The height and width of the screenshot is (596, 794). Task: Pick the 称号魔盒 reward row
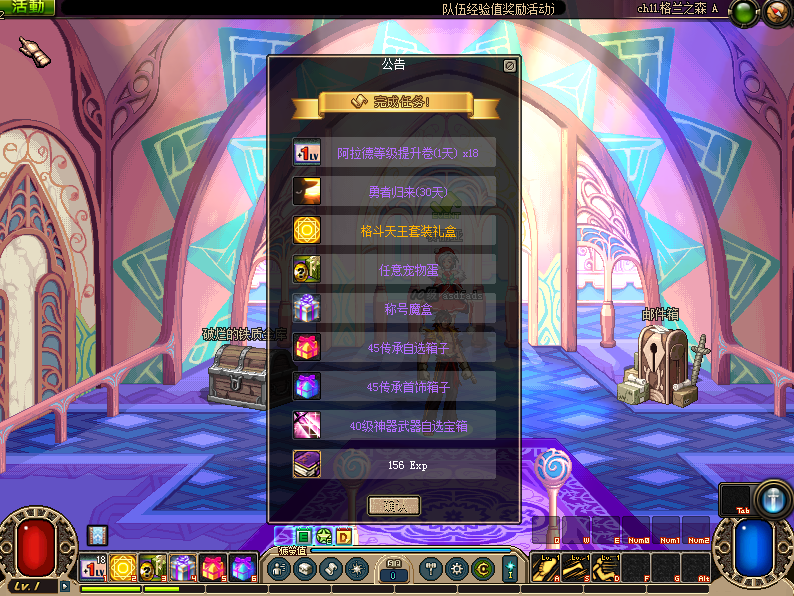(394, 308)
